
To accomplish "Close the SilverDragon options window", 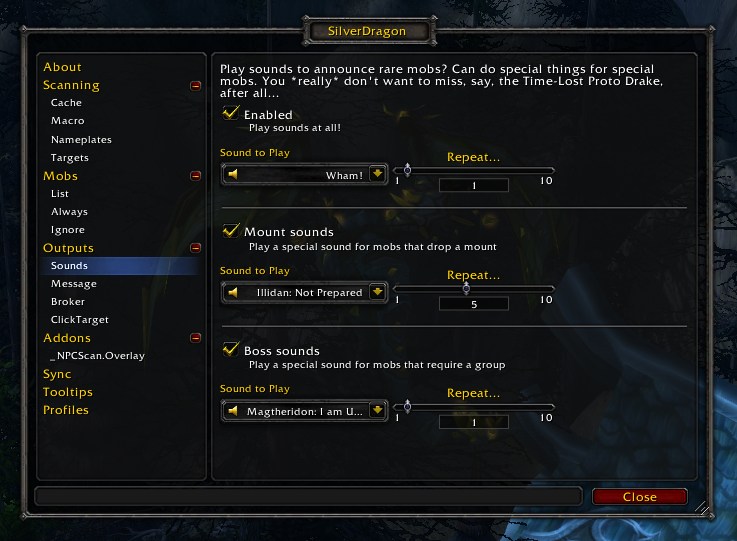I will click(x=639, y=496).
